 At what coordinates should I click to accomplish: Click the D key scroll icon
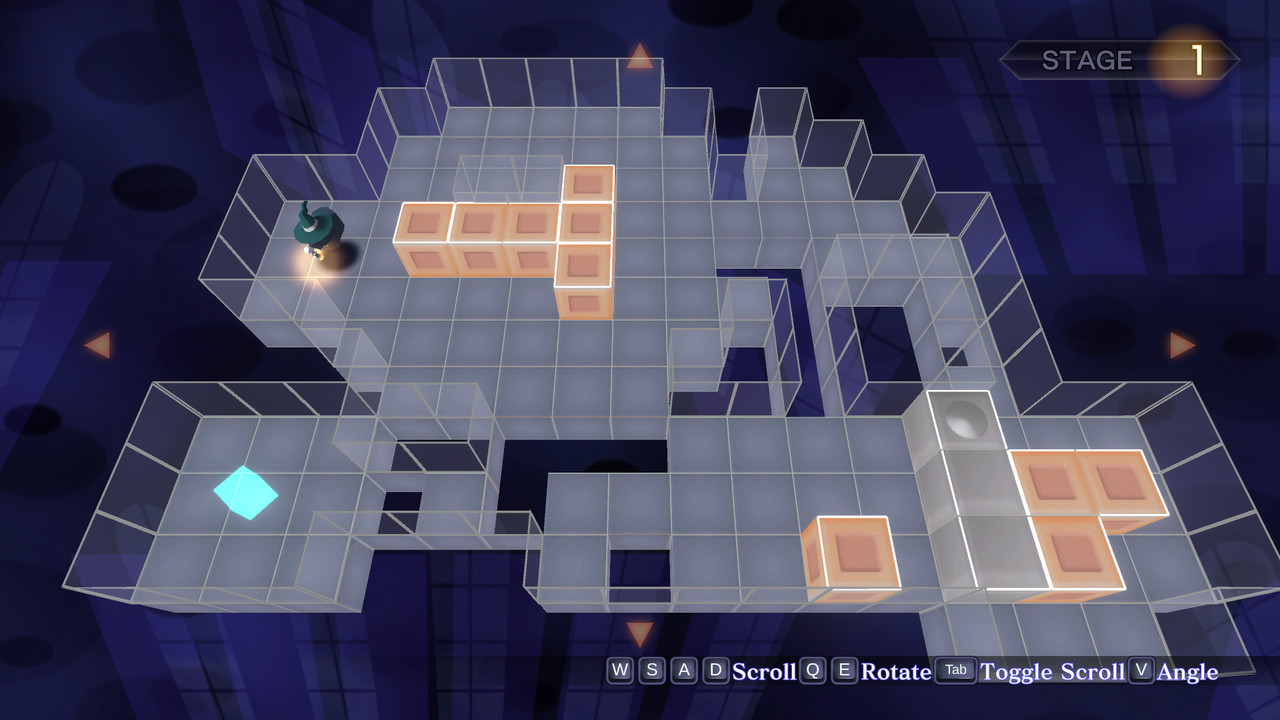pos(715,671)
